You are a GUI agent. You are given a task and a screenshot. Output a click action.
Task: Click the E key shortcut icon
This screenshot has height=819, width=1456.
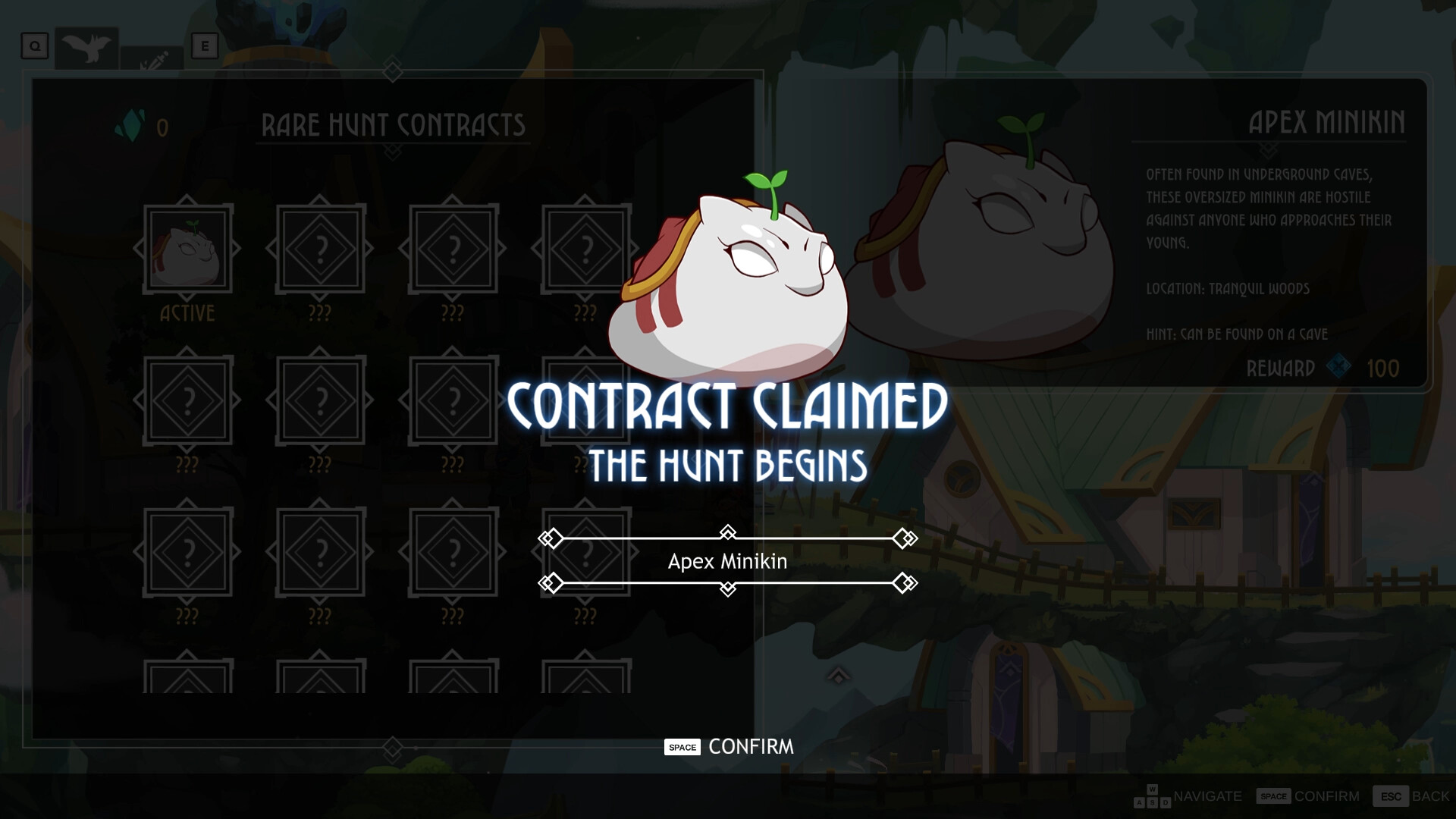[203, 45]
